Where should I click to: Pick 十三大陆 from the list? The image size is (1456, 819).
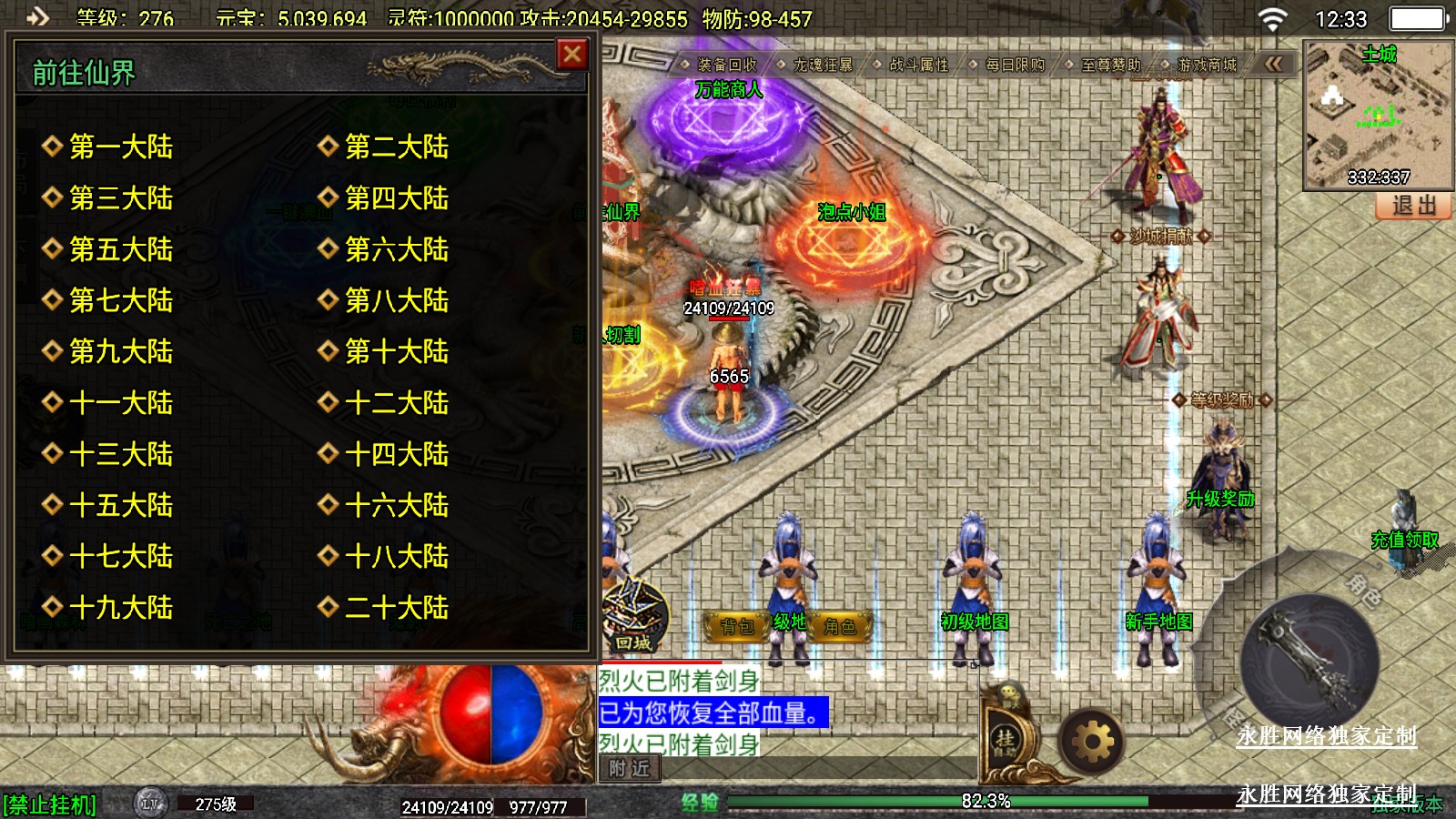pos(121,454)
